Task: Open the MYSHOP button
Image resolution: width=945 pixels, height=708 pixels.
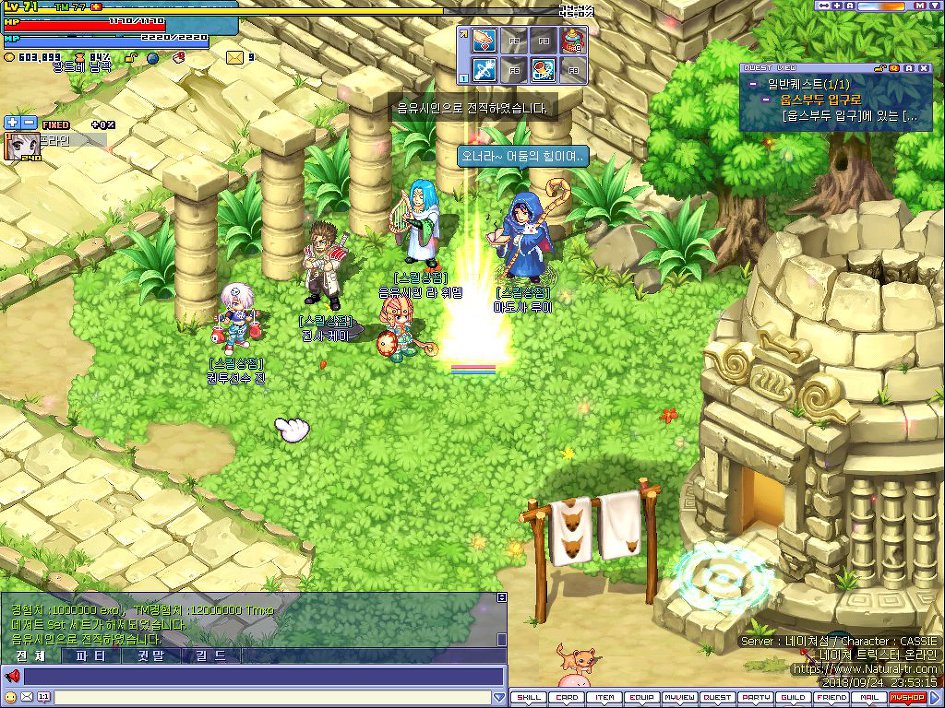Action: [907, 698]
